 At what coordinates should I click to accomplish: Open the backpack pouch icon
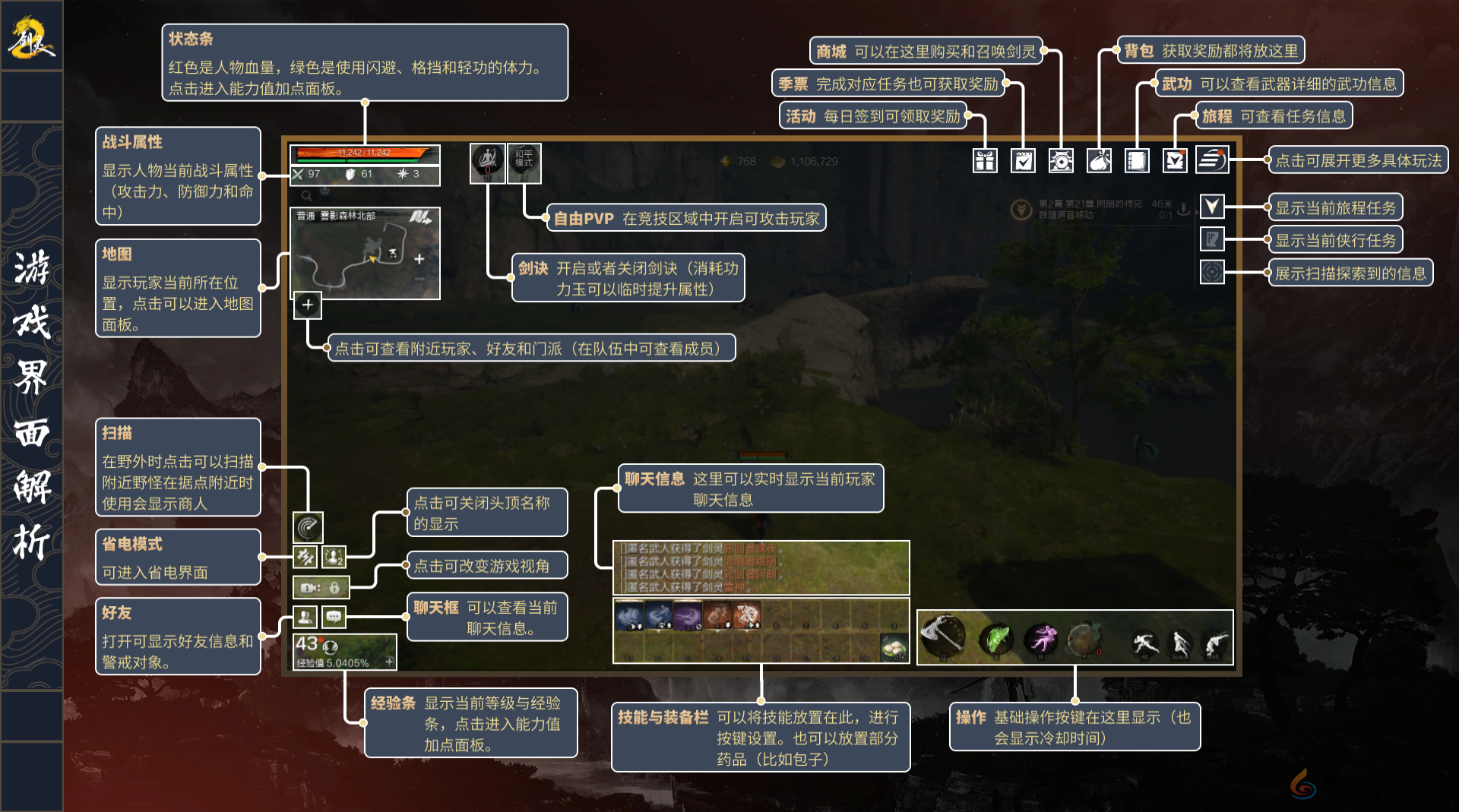(1099, 161)
